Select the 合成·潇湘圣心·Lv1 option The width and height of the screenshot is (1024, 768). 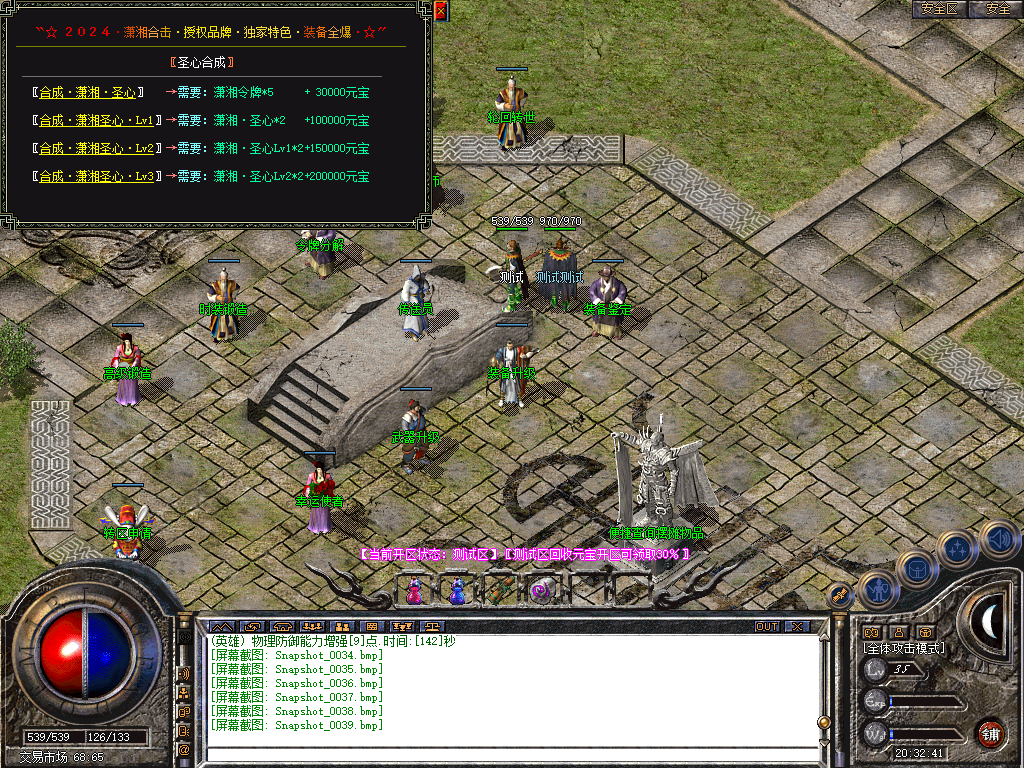pos(96,121)
